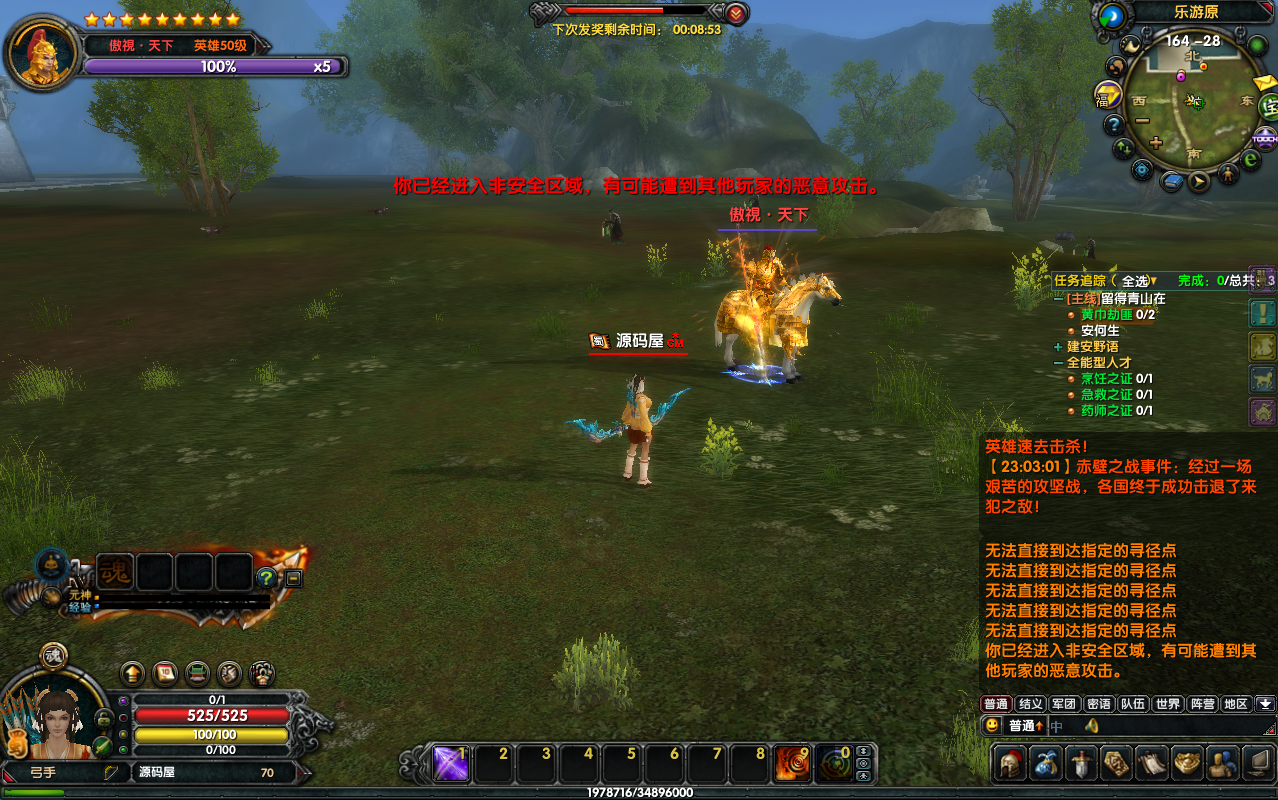Switch to the 世界 chat channel tab

coord(1166,704)
